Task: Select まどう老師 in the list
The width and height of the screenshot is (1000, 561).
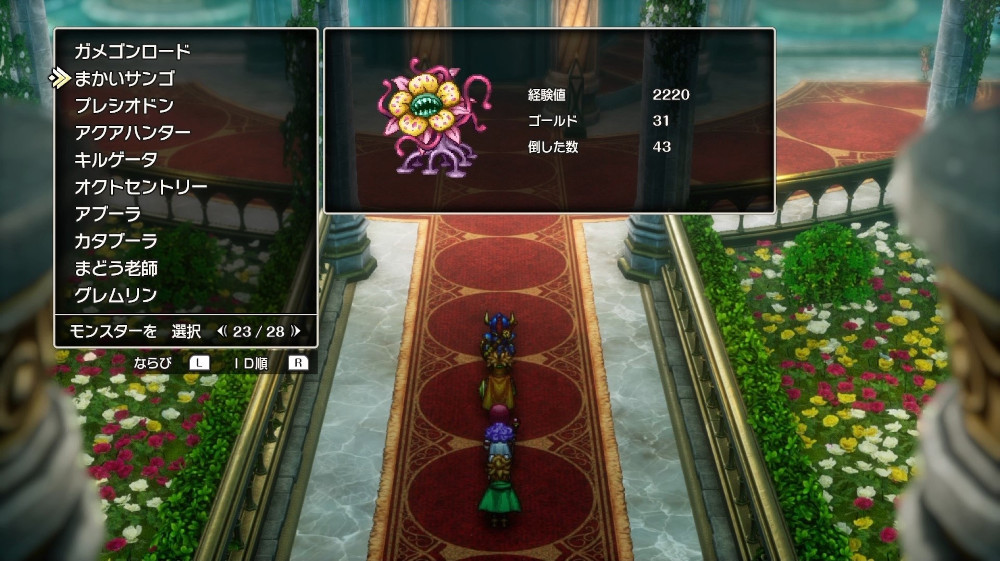Action: coord(116,268)
